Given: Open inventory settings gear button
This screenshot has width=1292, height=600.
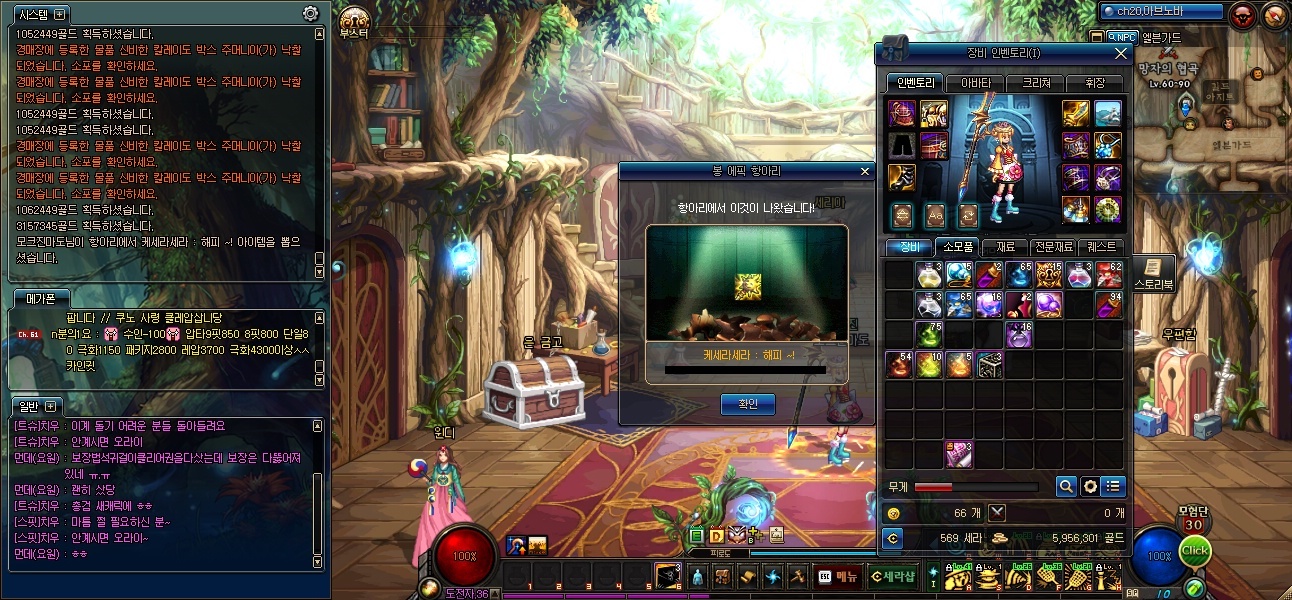Looking at the screenshot, I should coord(1089,486).
